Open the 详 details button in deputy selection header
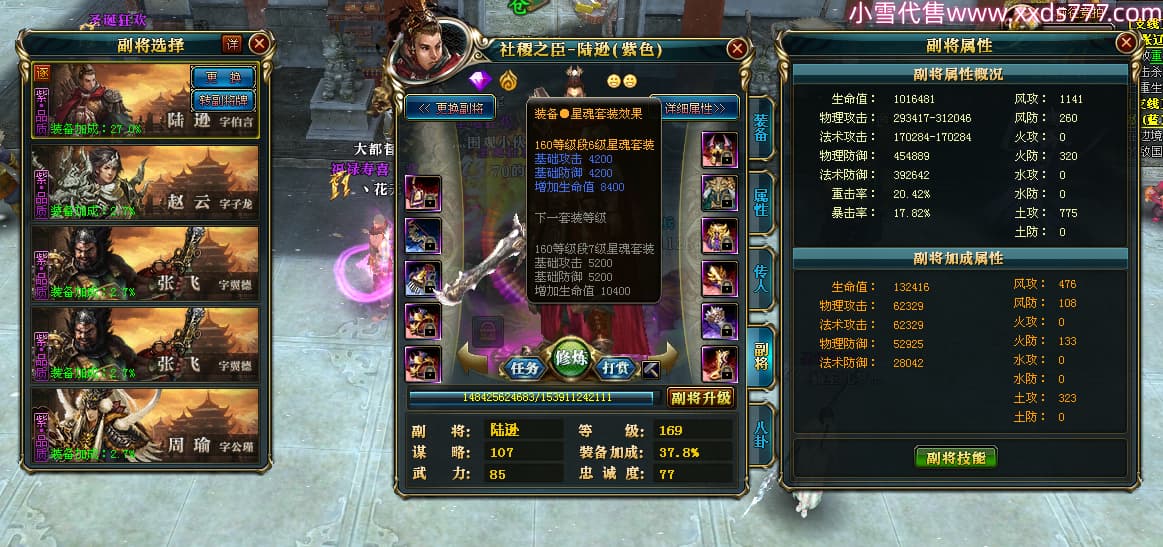The width and height of the screenshot is (1163, 547). pyautogui.click(x=232, y=44)
